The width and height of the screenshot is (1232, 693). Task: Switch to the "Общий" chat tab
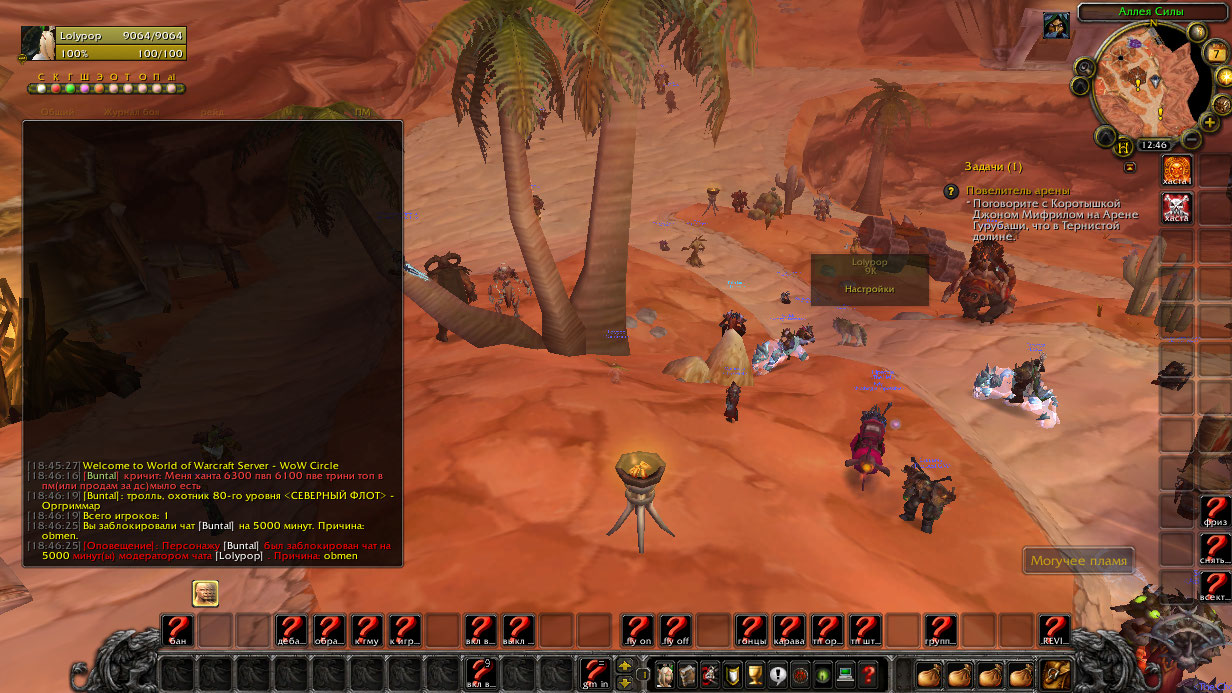pos(57,112)
